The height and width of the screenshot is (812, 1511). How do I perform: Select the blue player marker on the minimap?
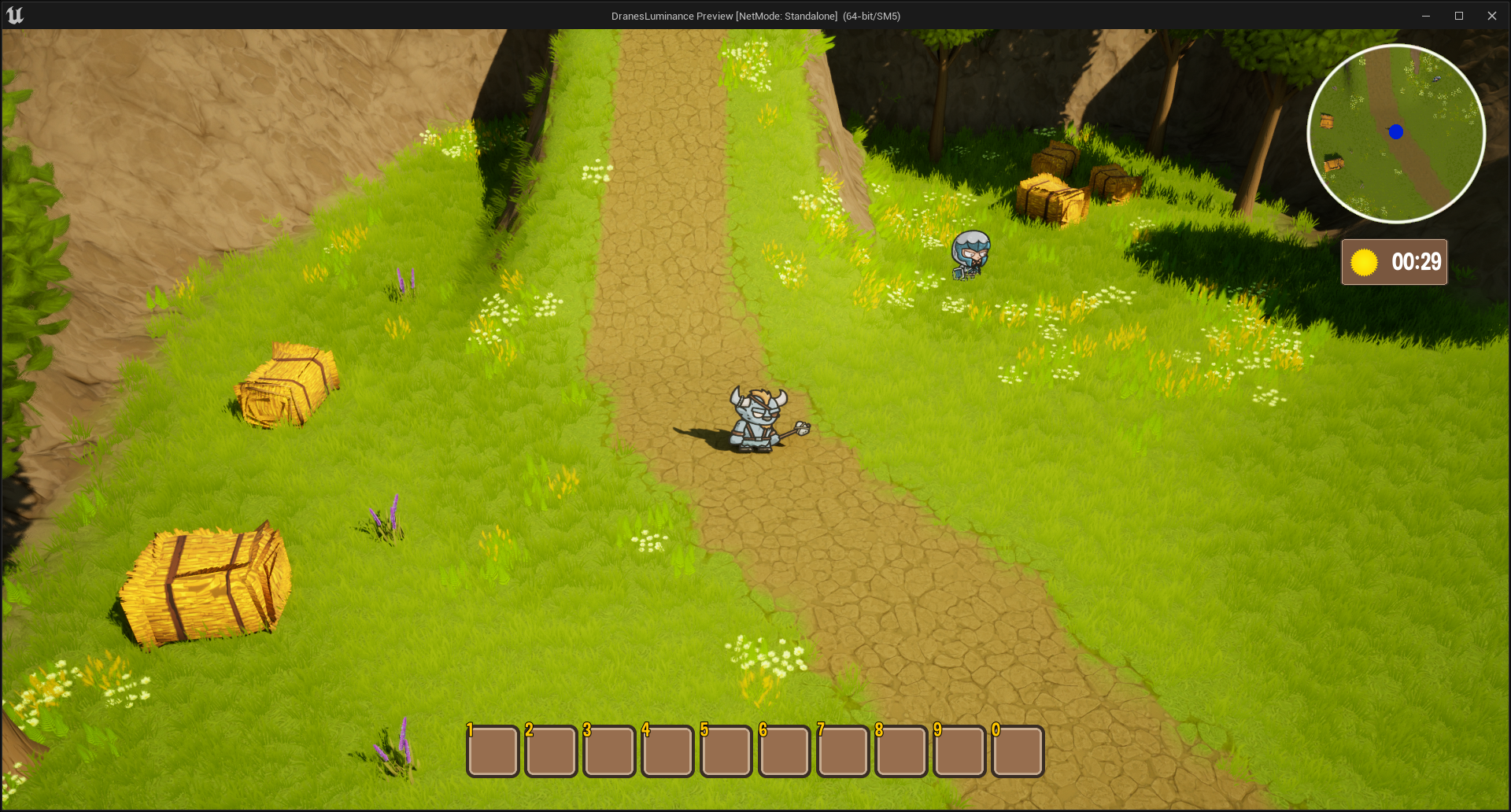click(x=1396, y=132)
